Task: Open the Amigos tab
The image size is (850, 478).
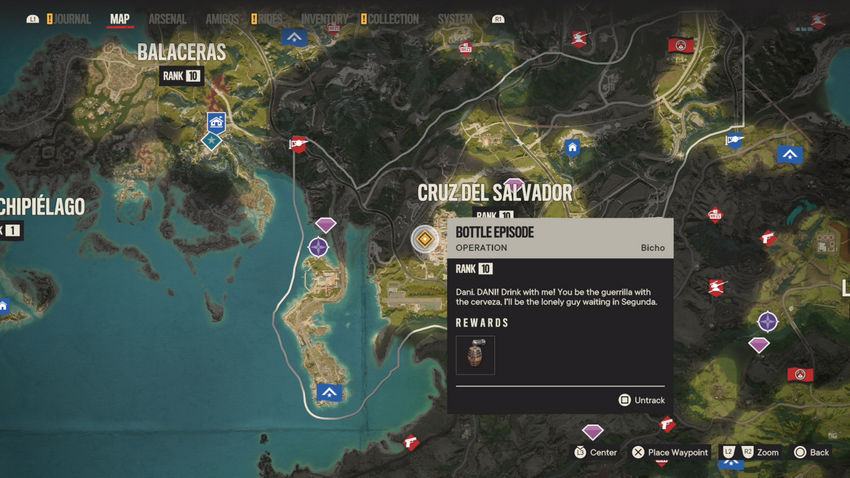Action: [x=222, y=18]
